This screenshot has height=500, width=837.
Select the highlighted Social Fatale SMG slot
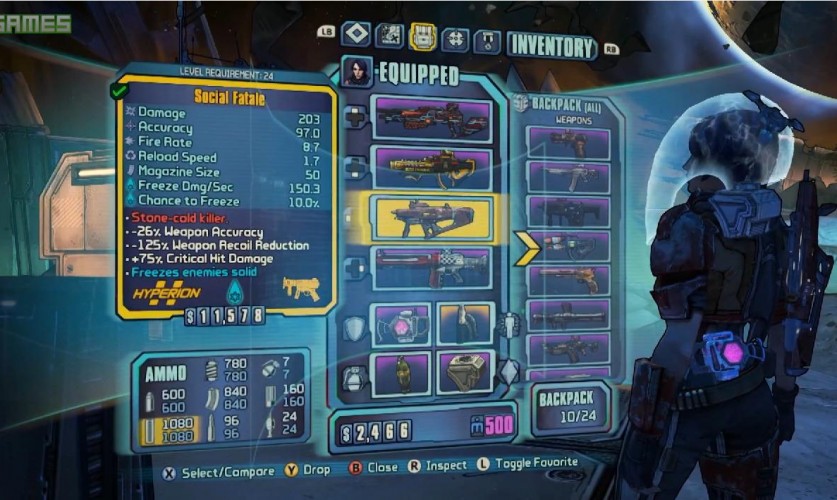432,217
